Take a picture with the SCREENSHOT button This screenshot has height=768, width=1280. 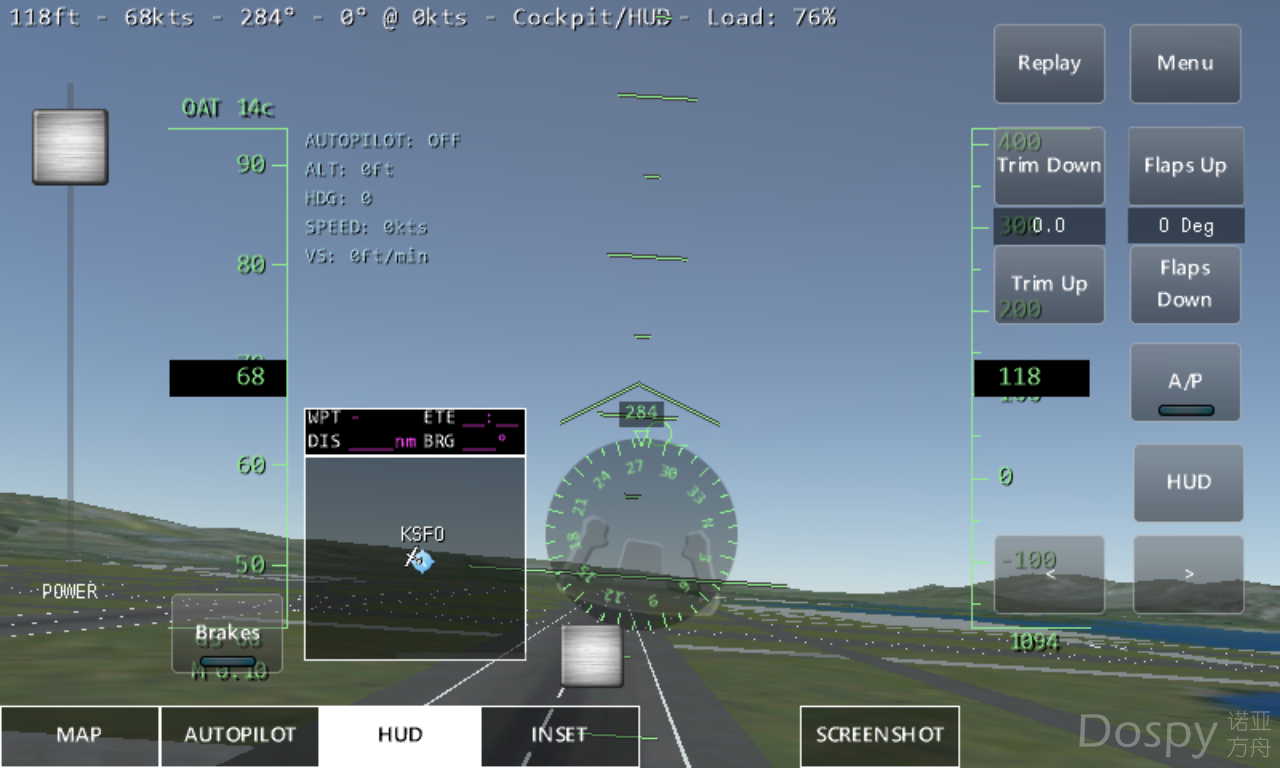[880, 735]
